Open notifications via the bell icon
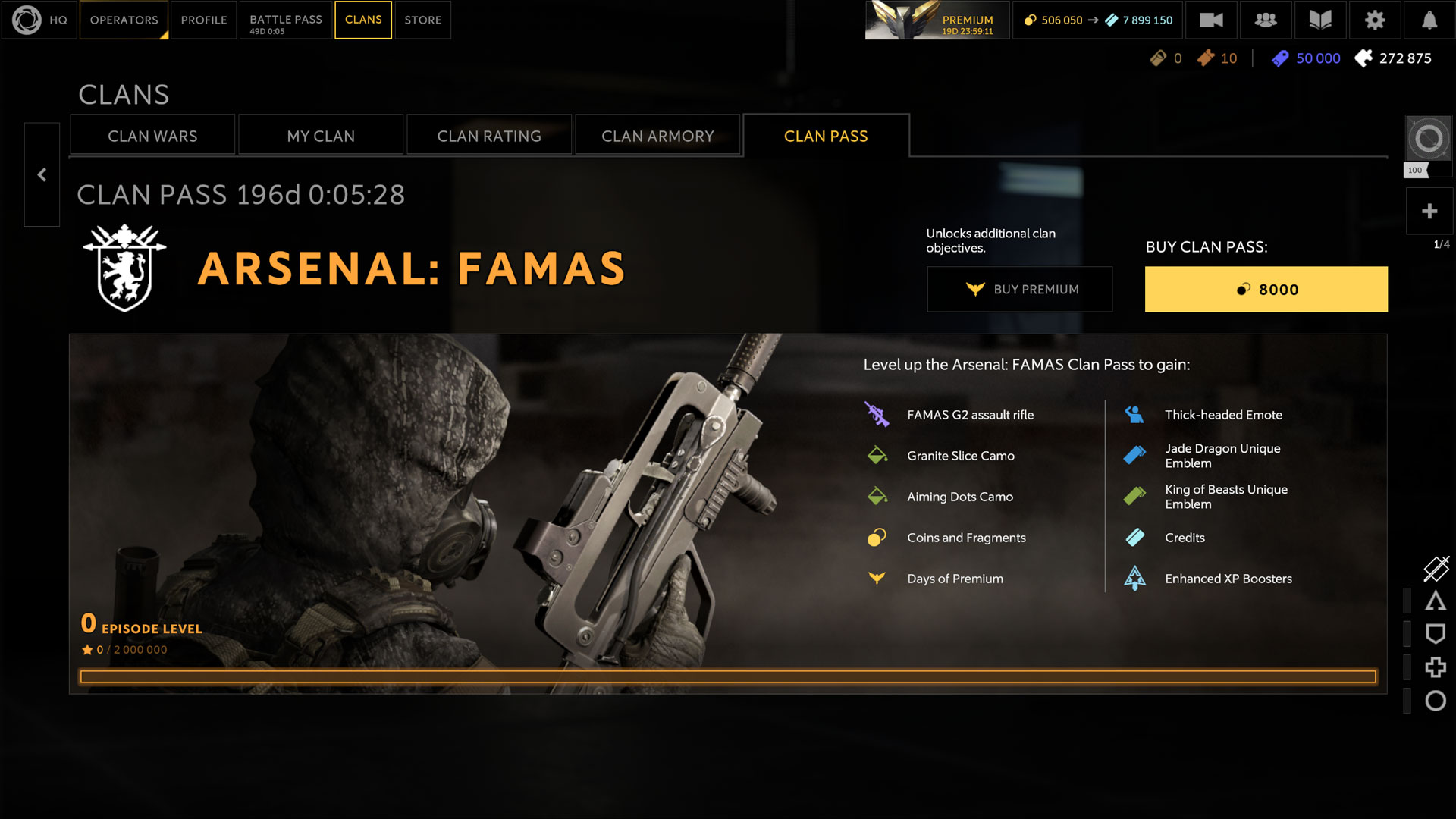 click(1429, 20)
